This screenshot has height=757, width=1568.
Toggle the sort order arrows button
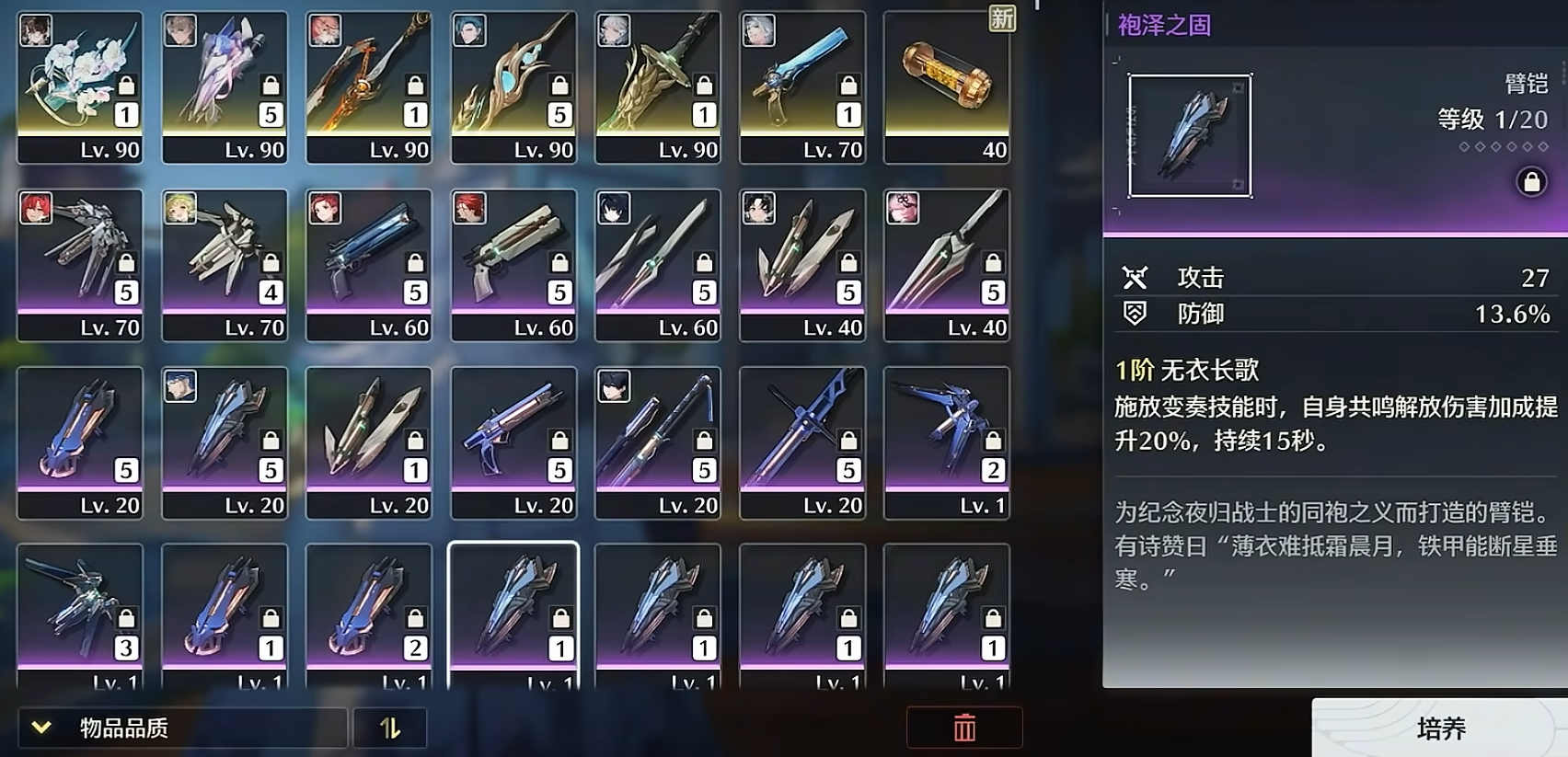390,728
